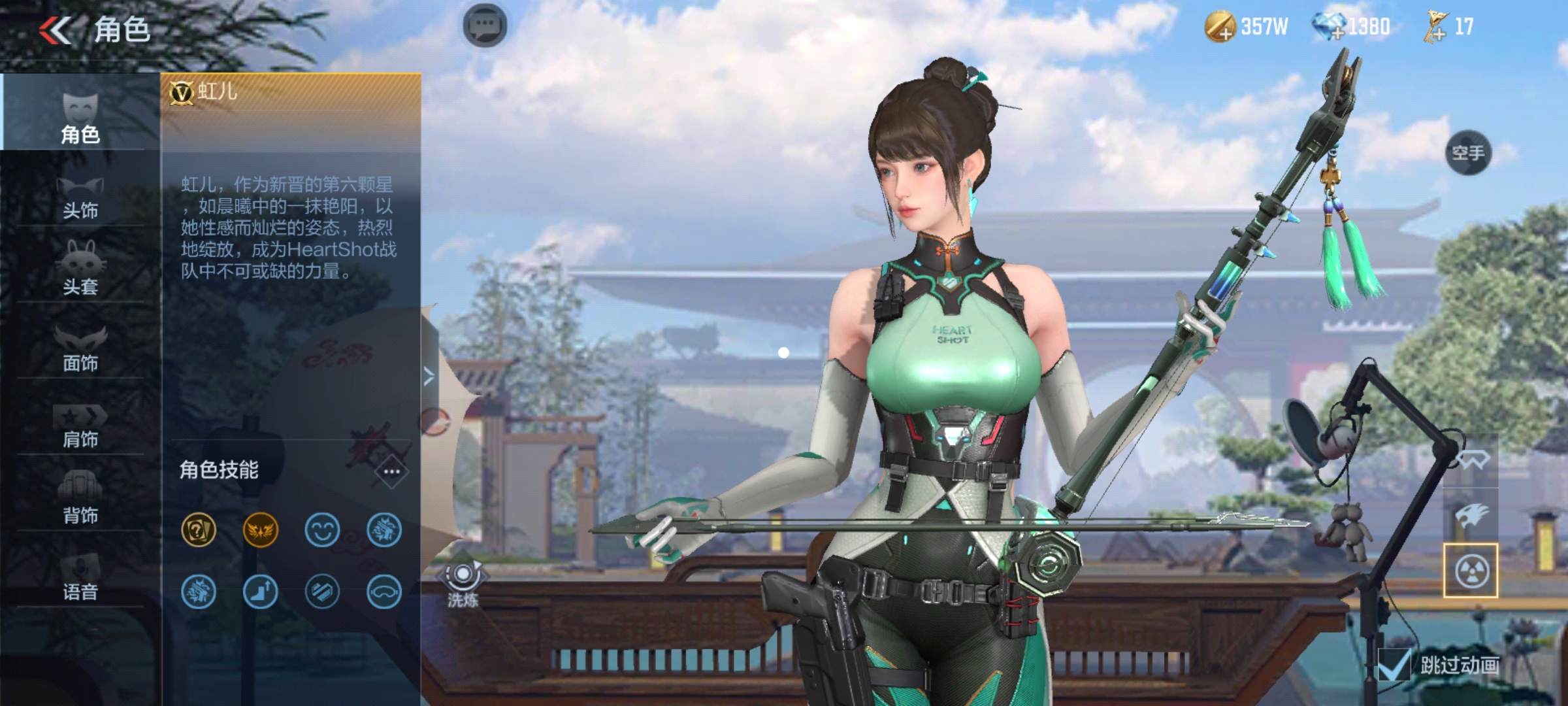
Task: Collapse the character info panel arrow
Action: tap(429, 377)
